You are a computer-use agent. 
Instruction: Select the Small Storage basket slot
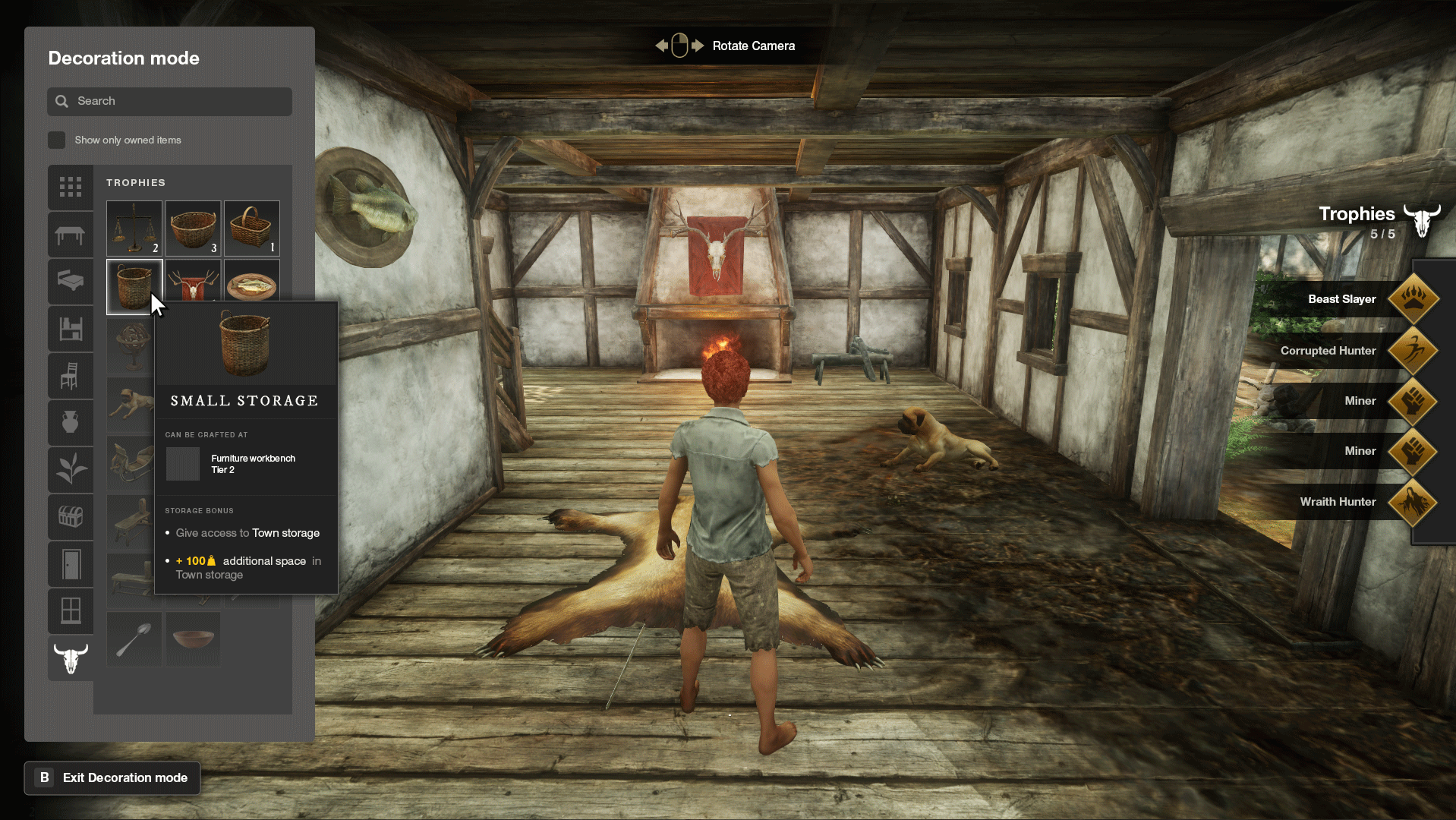click(134, 285)
